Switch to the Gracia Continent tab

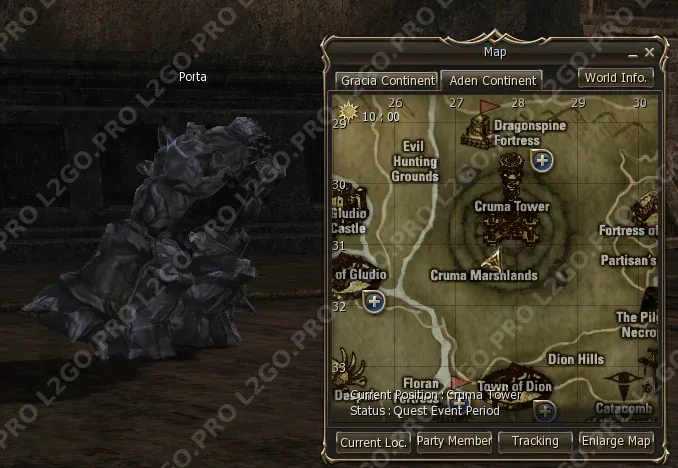pyautogui.click(x=386, y=80)
